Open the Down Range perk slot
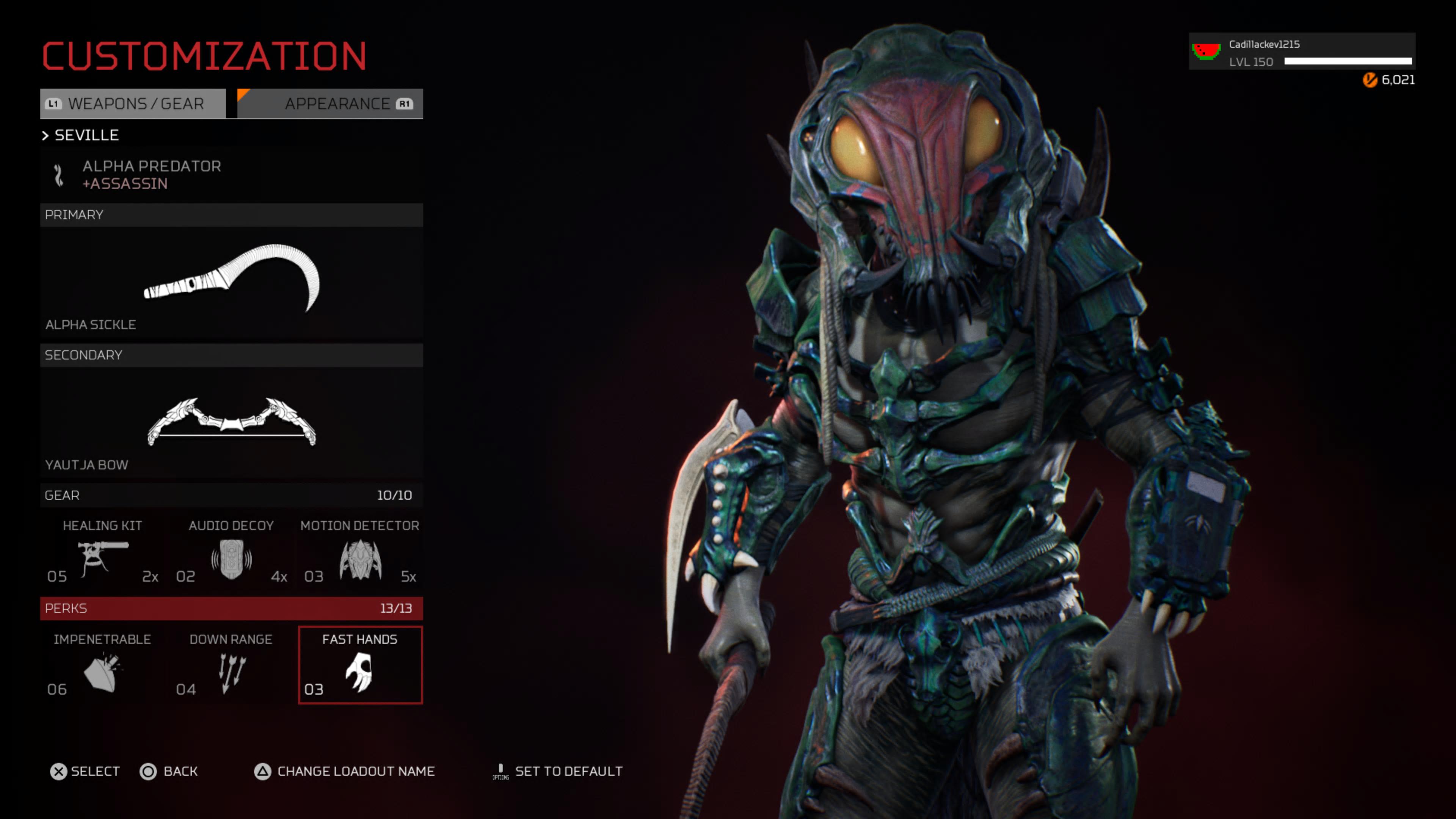 [x=231, y=665]
